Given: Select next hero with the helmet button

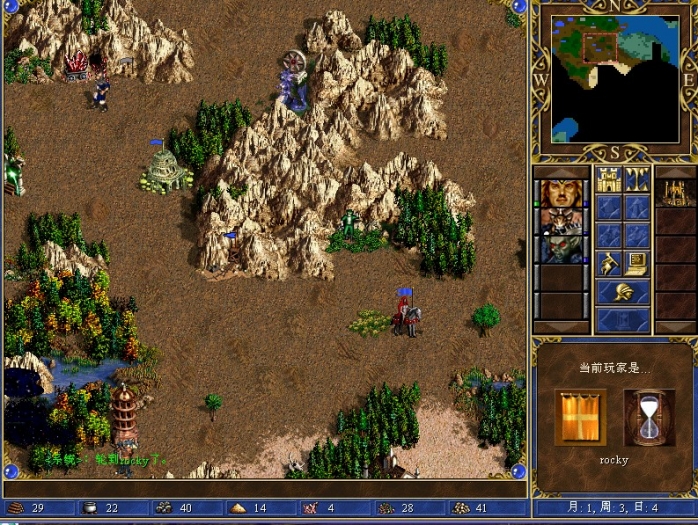Looking at the screenshot, I should (x=623, y=292).
